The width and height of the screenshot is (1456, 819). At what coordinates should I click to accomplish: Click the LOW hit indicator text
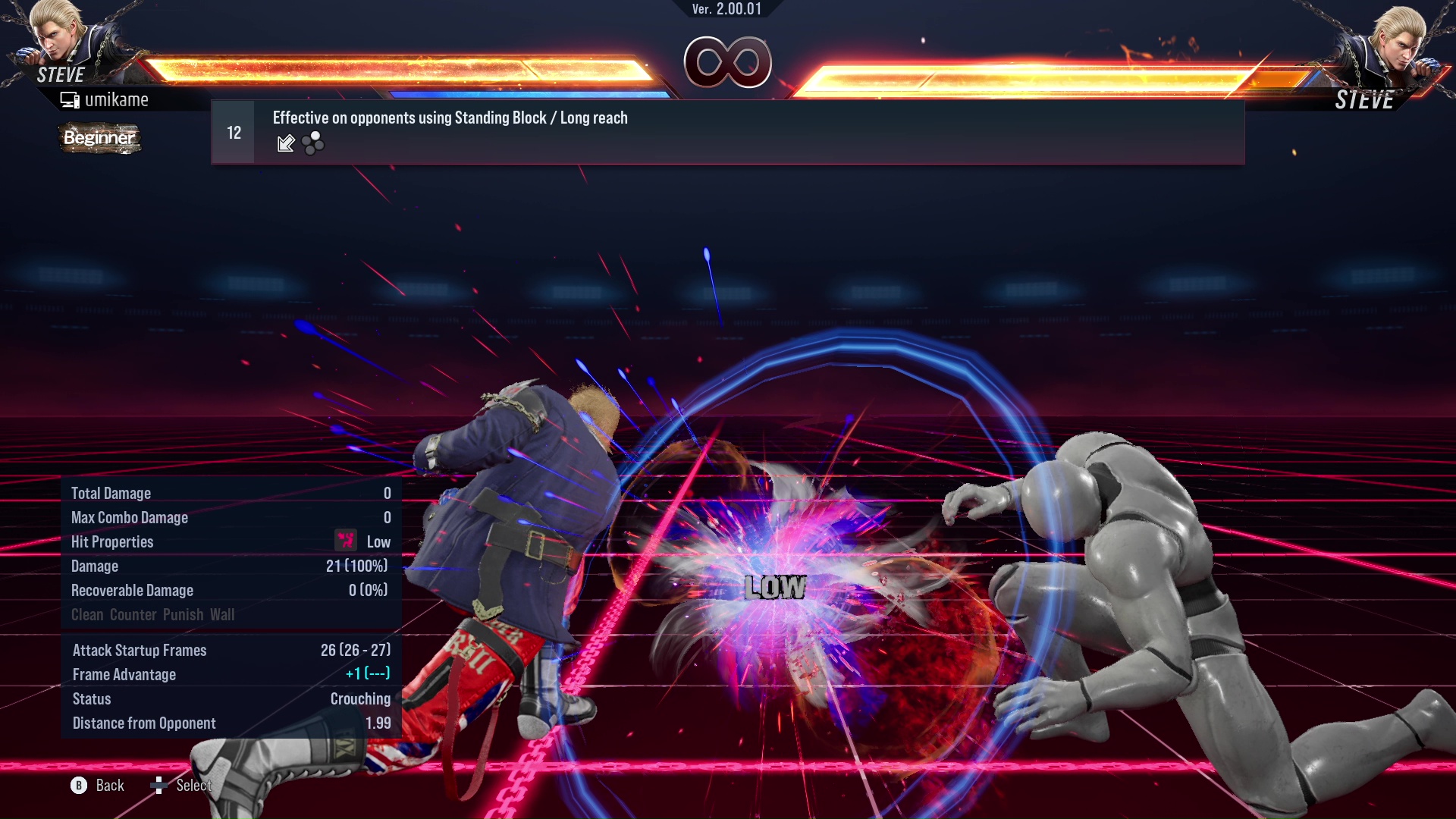[x=775, y=586]
